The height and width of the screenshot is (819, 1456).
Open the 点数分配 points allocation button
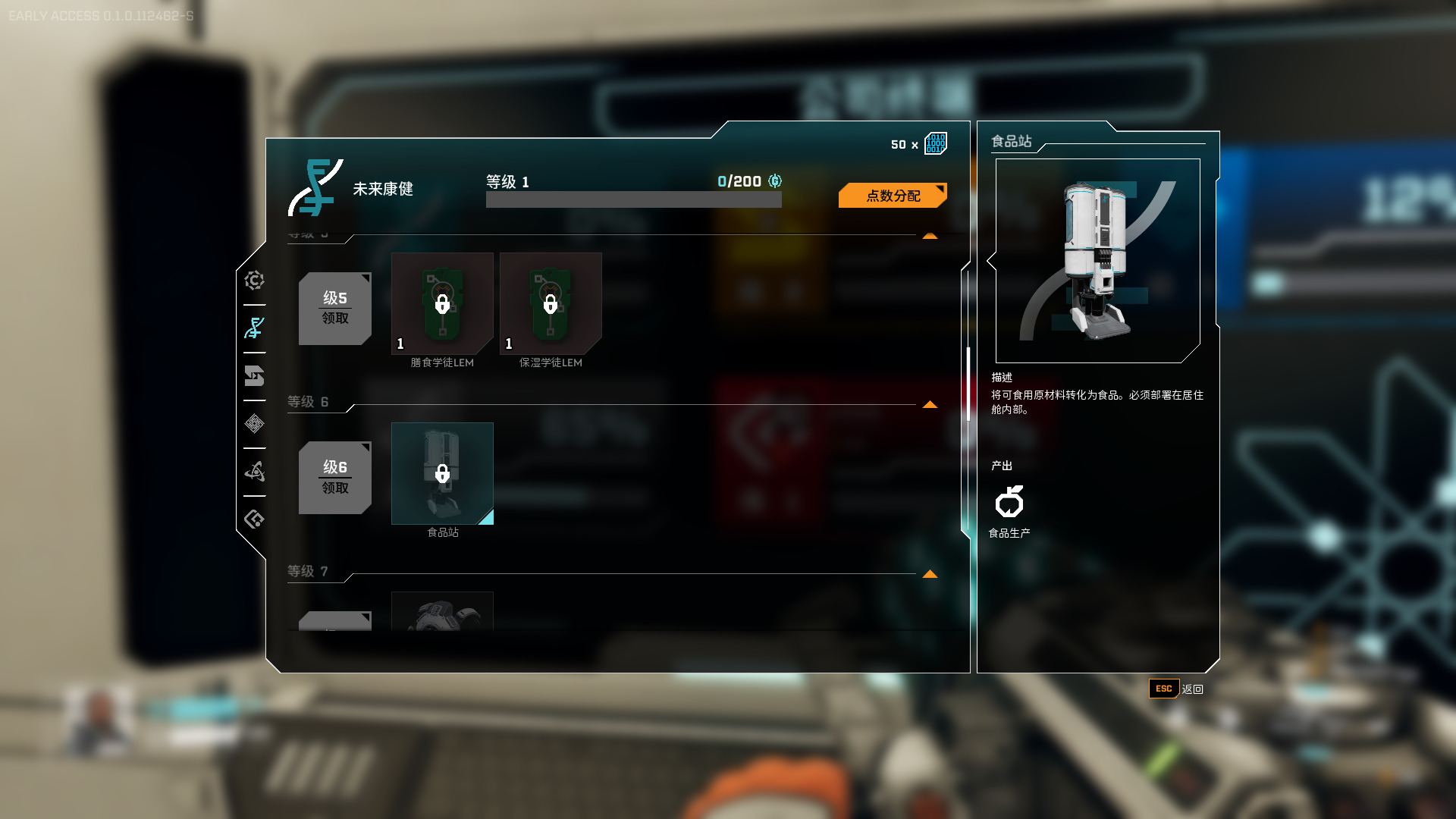893,196
